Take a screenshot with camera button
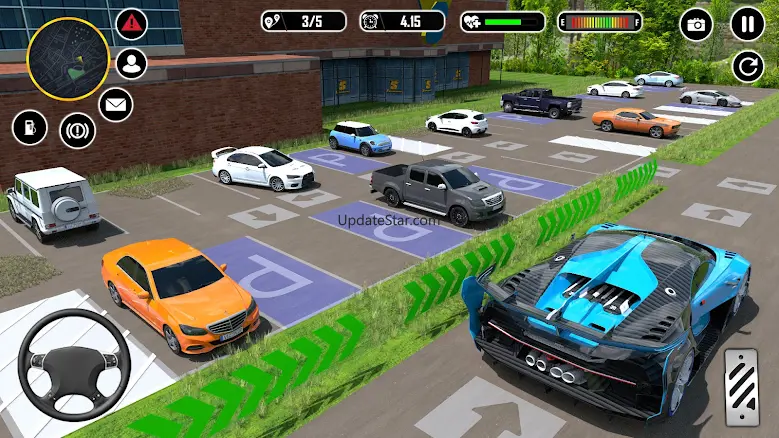This screenshot has height=438, width=779. 696,24
